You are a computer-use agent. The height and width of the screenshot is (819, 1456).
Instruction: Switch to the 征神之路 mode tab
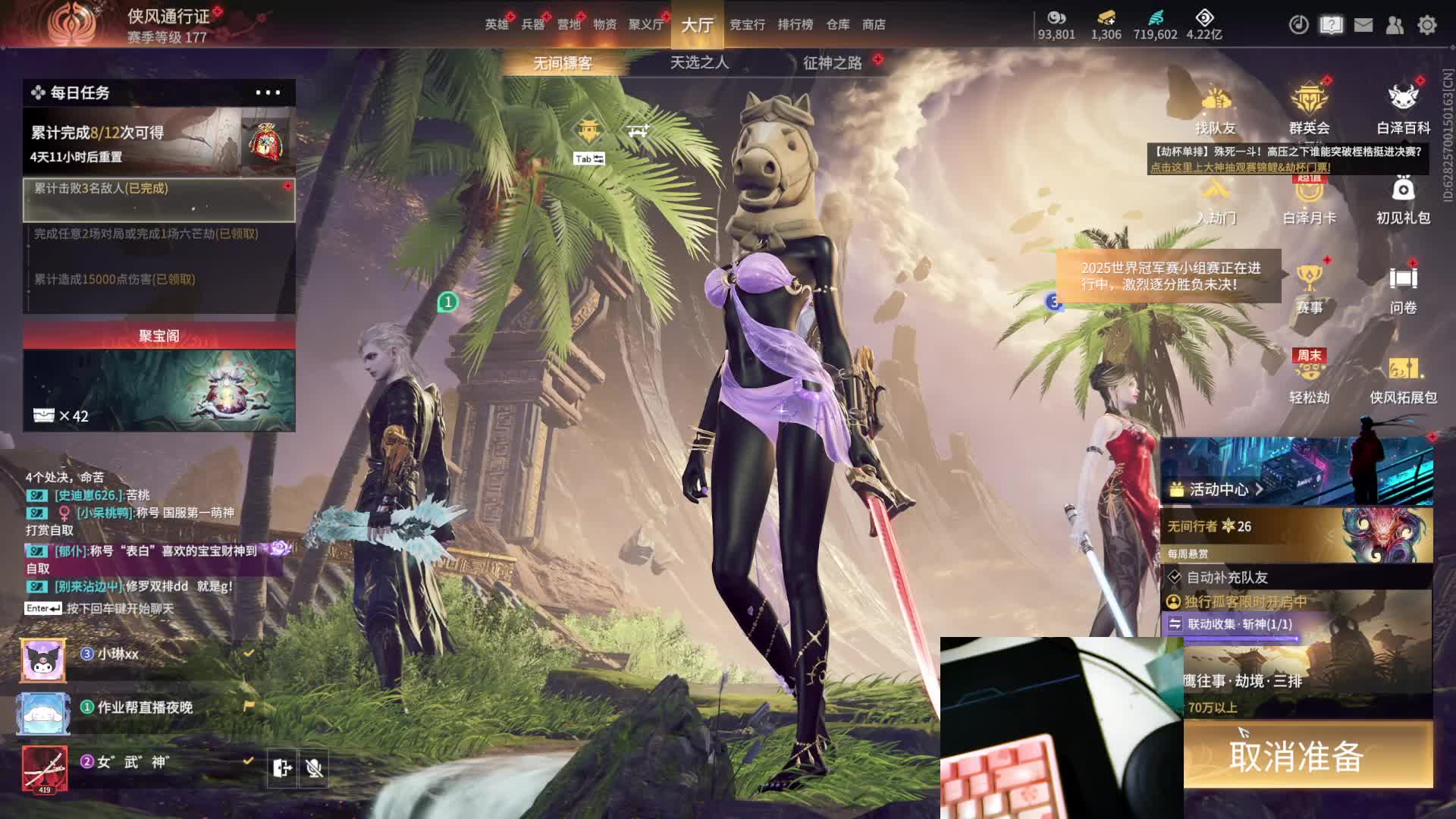coord(832,62)
